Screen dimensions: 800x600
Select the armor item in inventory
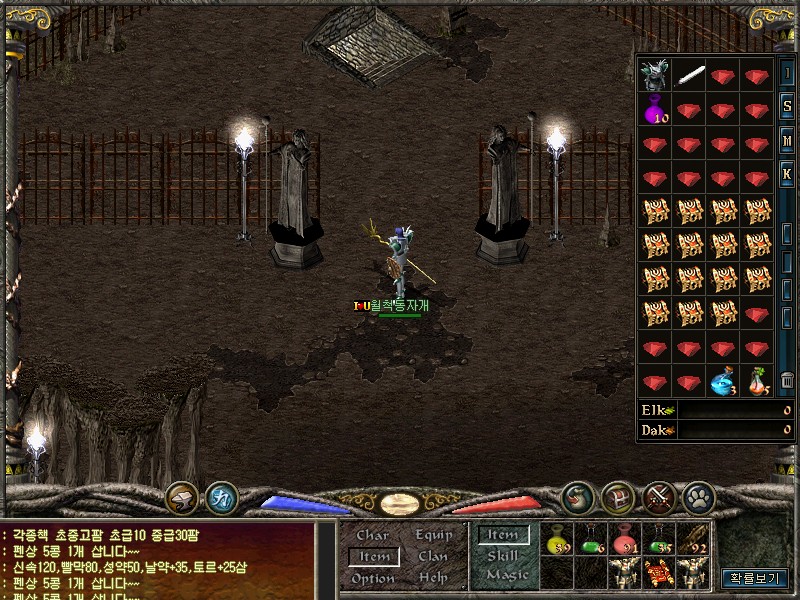pos(655,74)
